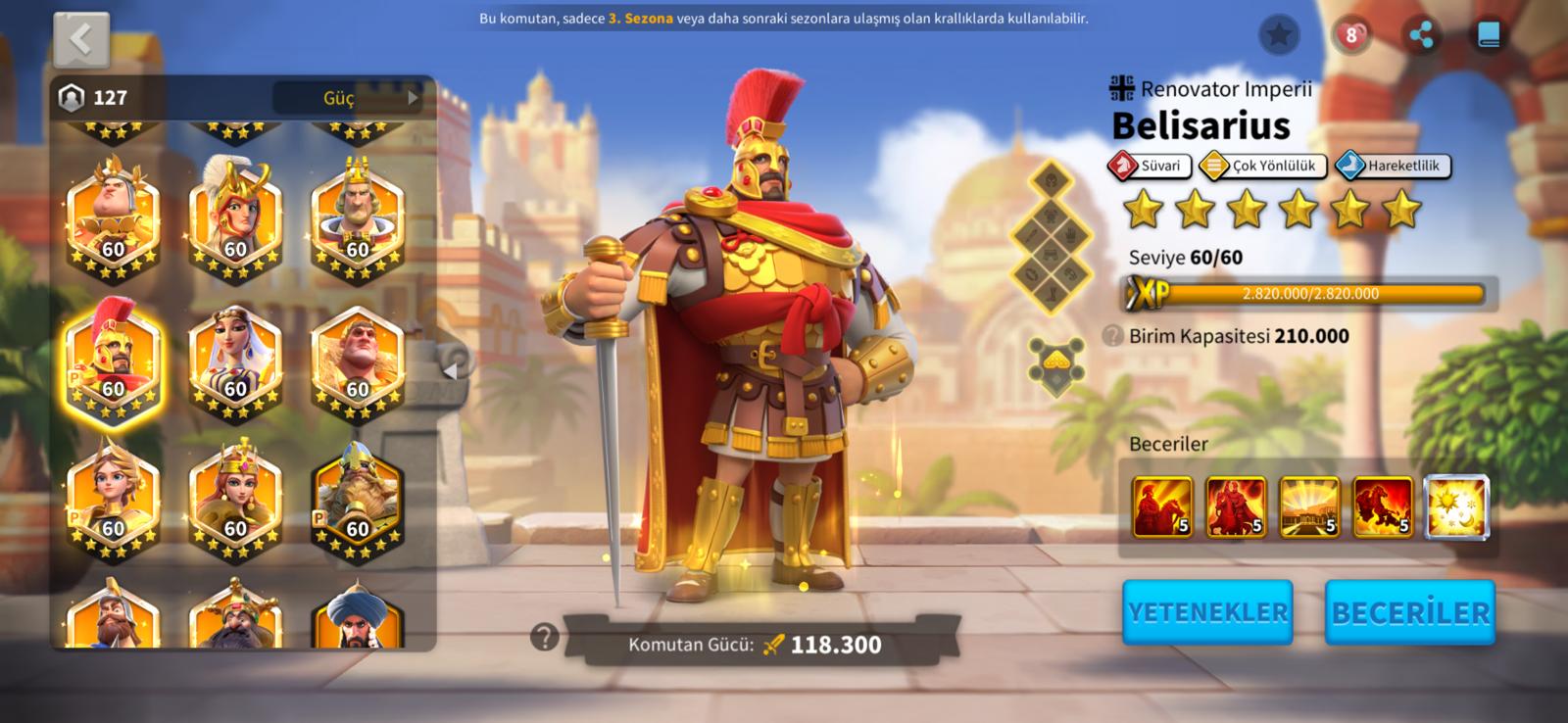1568x723 pixels.
Task: Open the YETENEKLER talents screen
Action: point(1207,612)
